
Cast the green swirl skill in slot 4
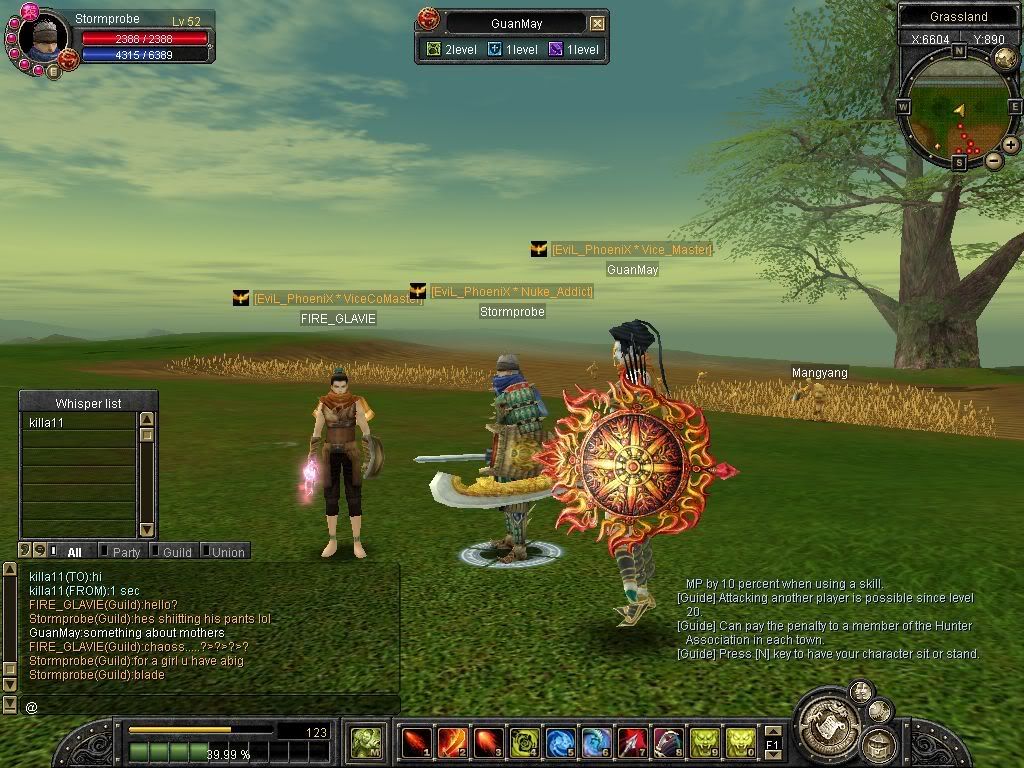point(524,742)
